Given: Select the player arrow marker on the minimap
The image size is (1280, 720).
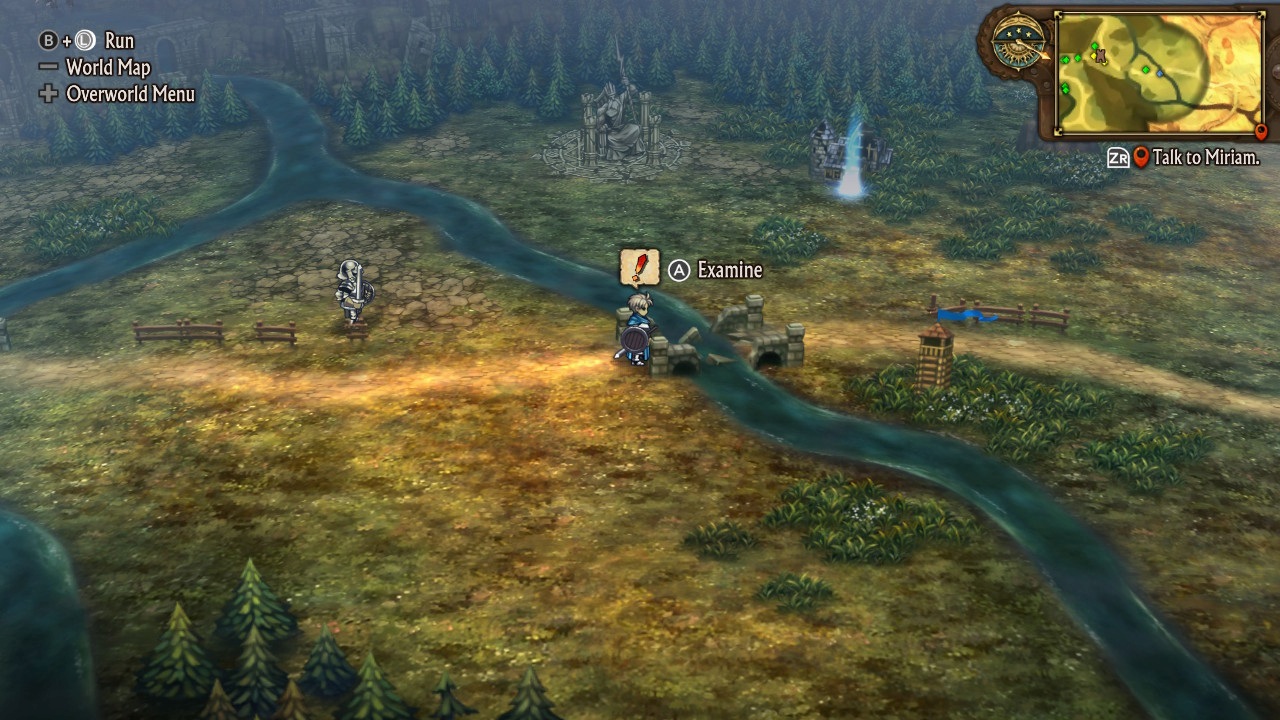Looking at the screenshot, I should [x=1100, y=55].
